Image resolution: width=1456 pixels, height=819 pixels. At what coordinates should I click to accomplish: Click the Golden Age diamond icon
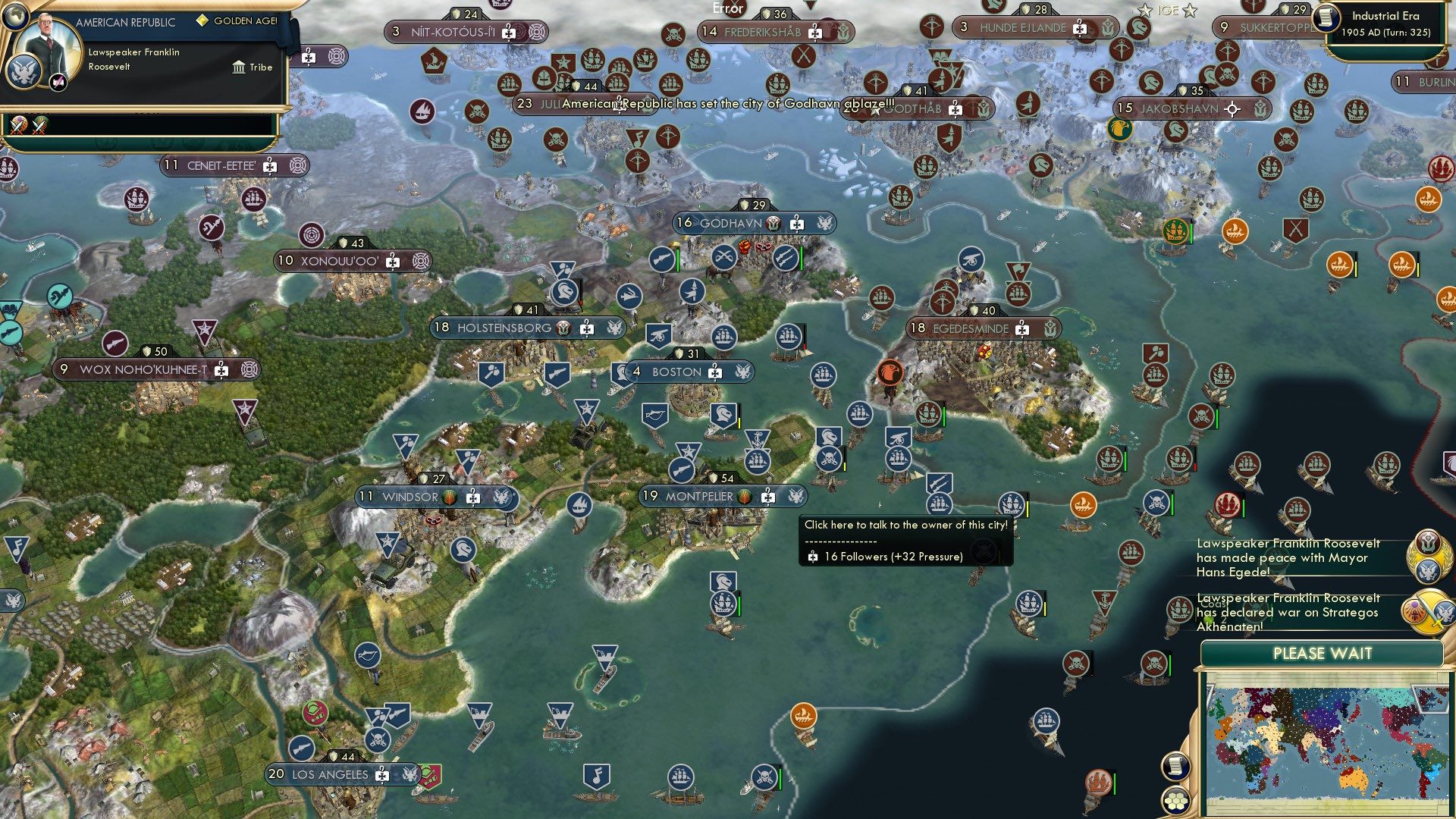[x=202, y=21]
